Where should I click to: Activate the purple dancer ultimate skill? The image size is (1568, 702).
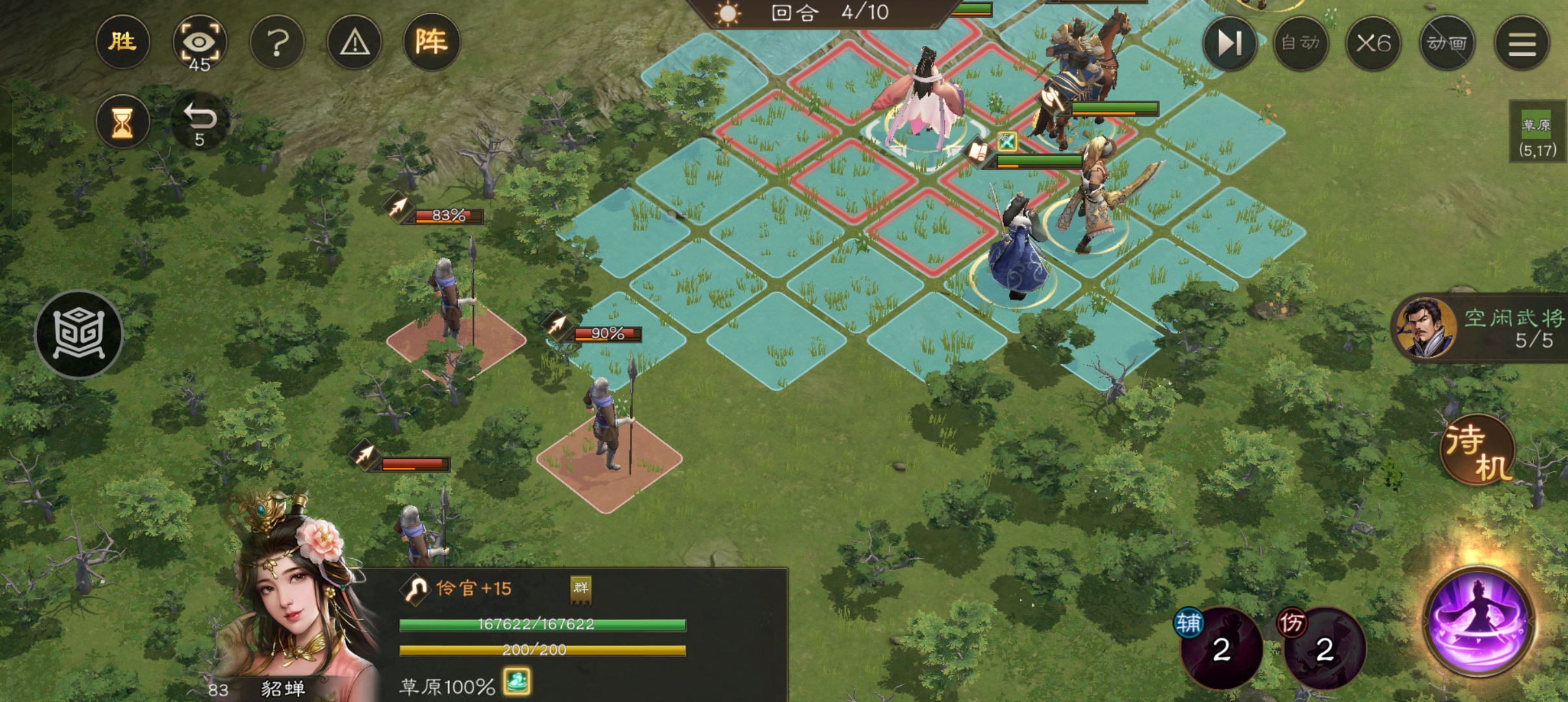1478,622
